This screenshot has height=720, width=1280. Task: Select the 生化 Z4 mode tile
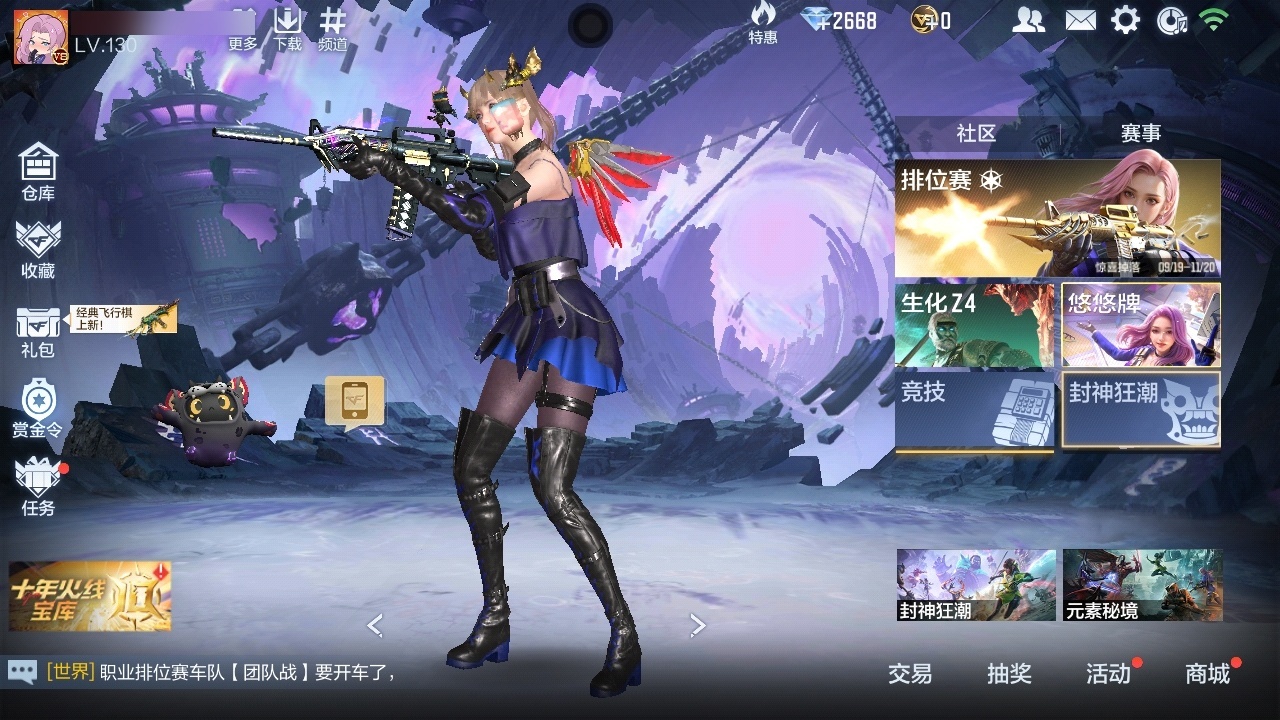974,325
